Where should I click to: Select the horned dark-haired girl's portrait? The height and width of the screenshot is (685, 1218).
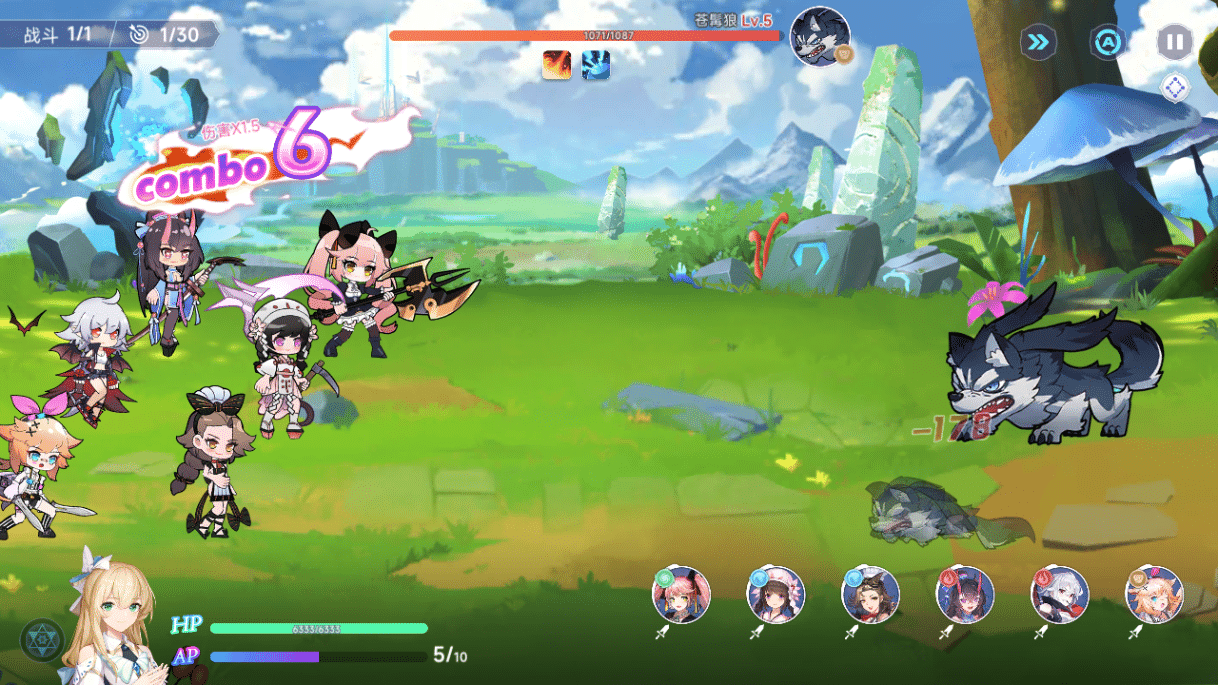965,595
